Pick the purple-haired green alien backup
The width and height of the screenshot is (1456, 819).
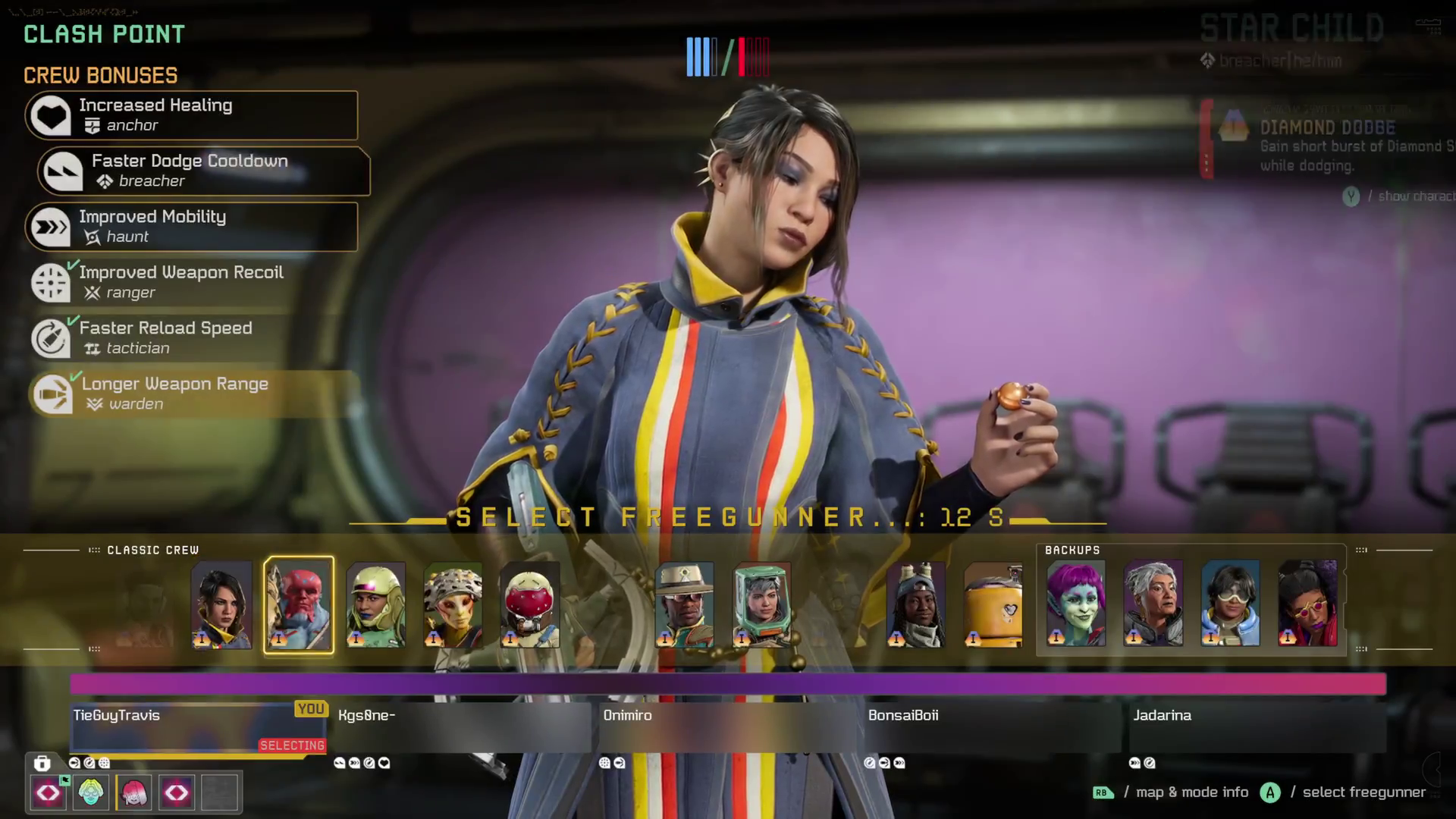pyautogui.click(x=1075, y=604)
